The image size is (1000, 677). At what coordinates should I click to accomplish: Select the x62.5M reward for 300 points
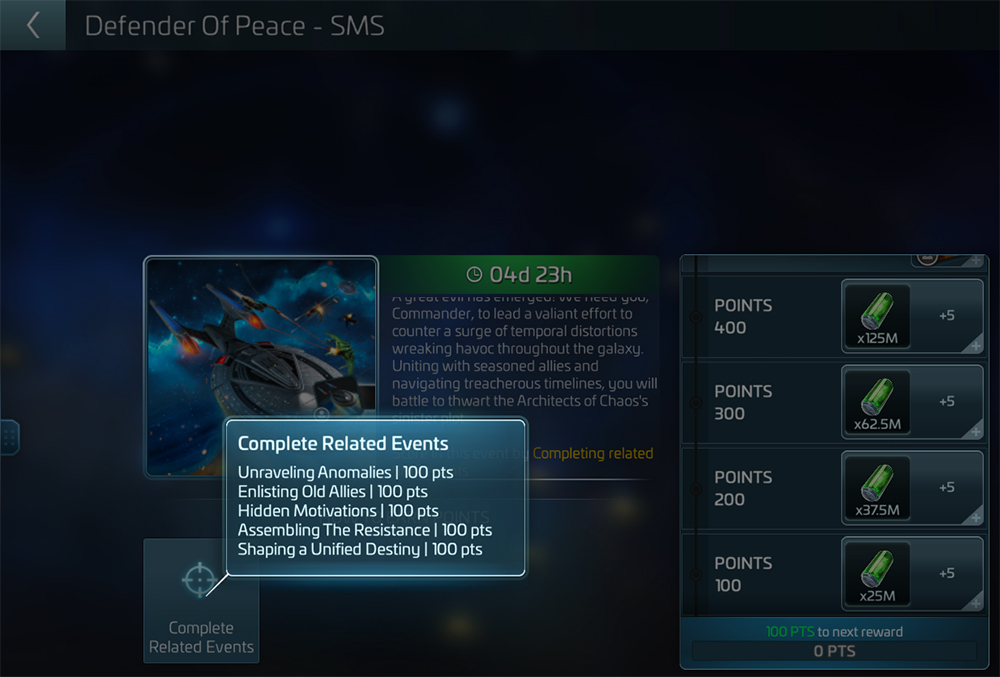point(876,402)
